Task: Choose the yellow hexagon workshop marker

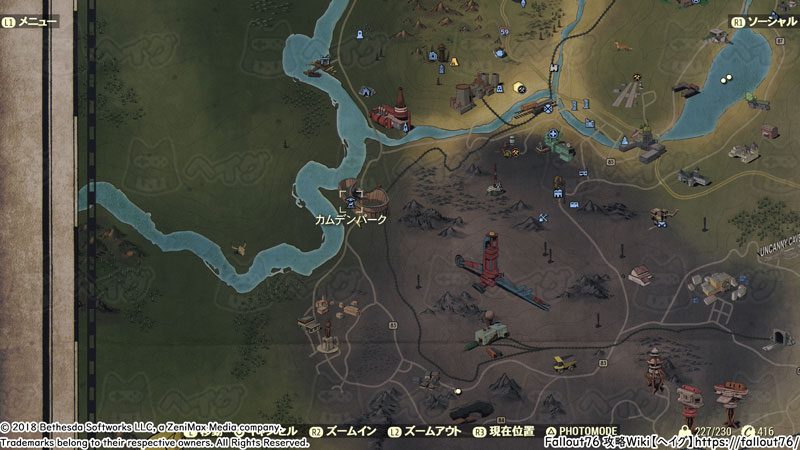Action: click(519, 88)
